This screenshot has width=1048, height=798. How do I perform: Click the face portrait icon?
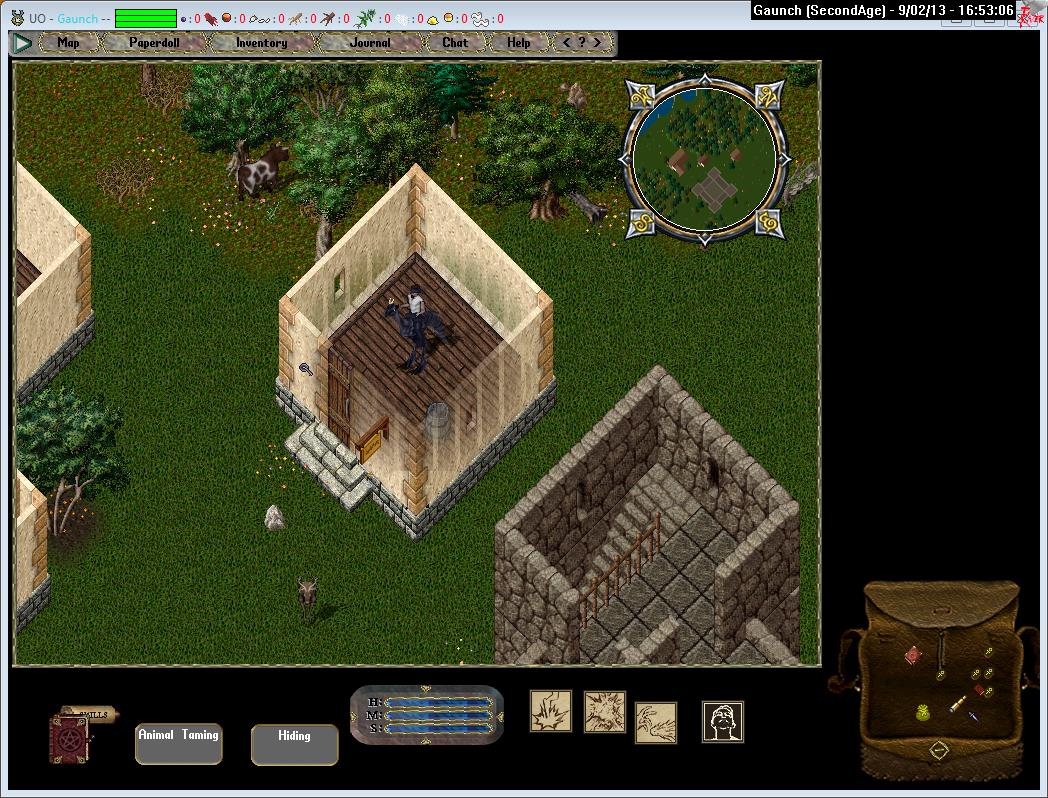tap(722, 721)
